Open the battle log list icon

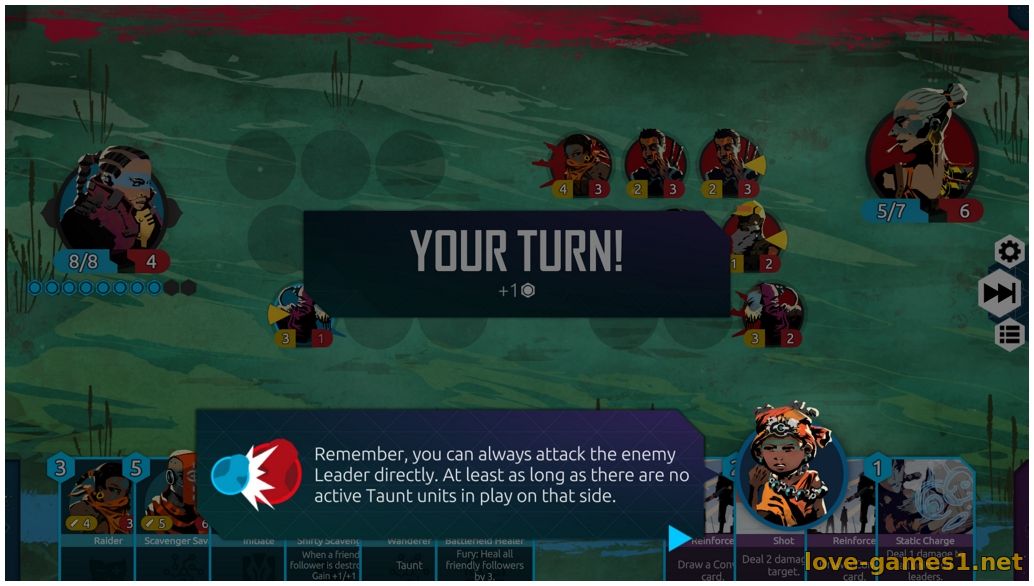(x=1010, y=335)
